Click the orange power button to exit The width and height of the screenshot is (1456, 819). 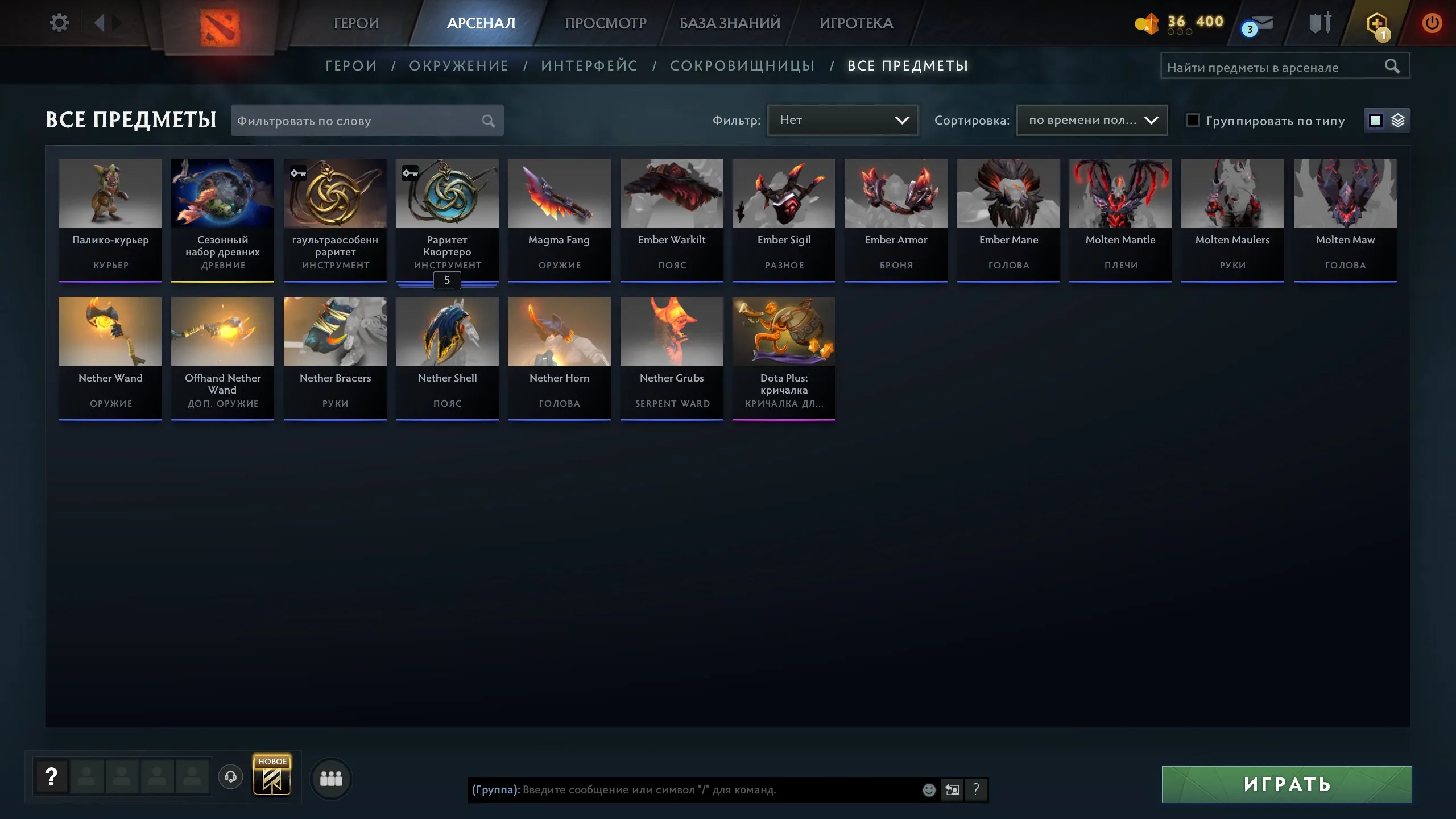click(1433, 23)
